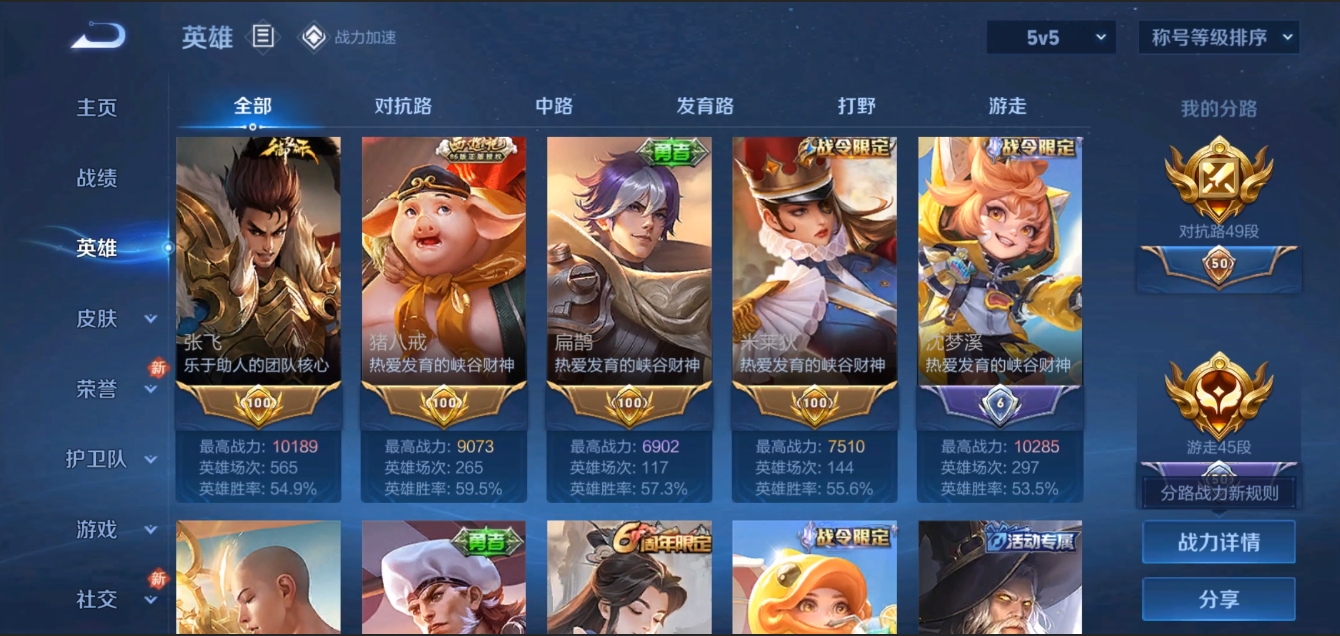Open the 主页 sidebar entry
The image size is (1340, 636).
97,108
